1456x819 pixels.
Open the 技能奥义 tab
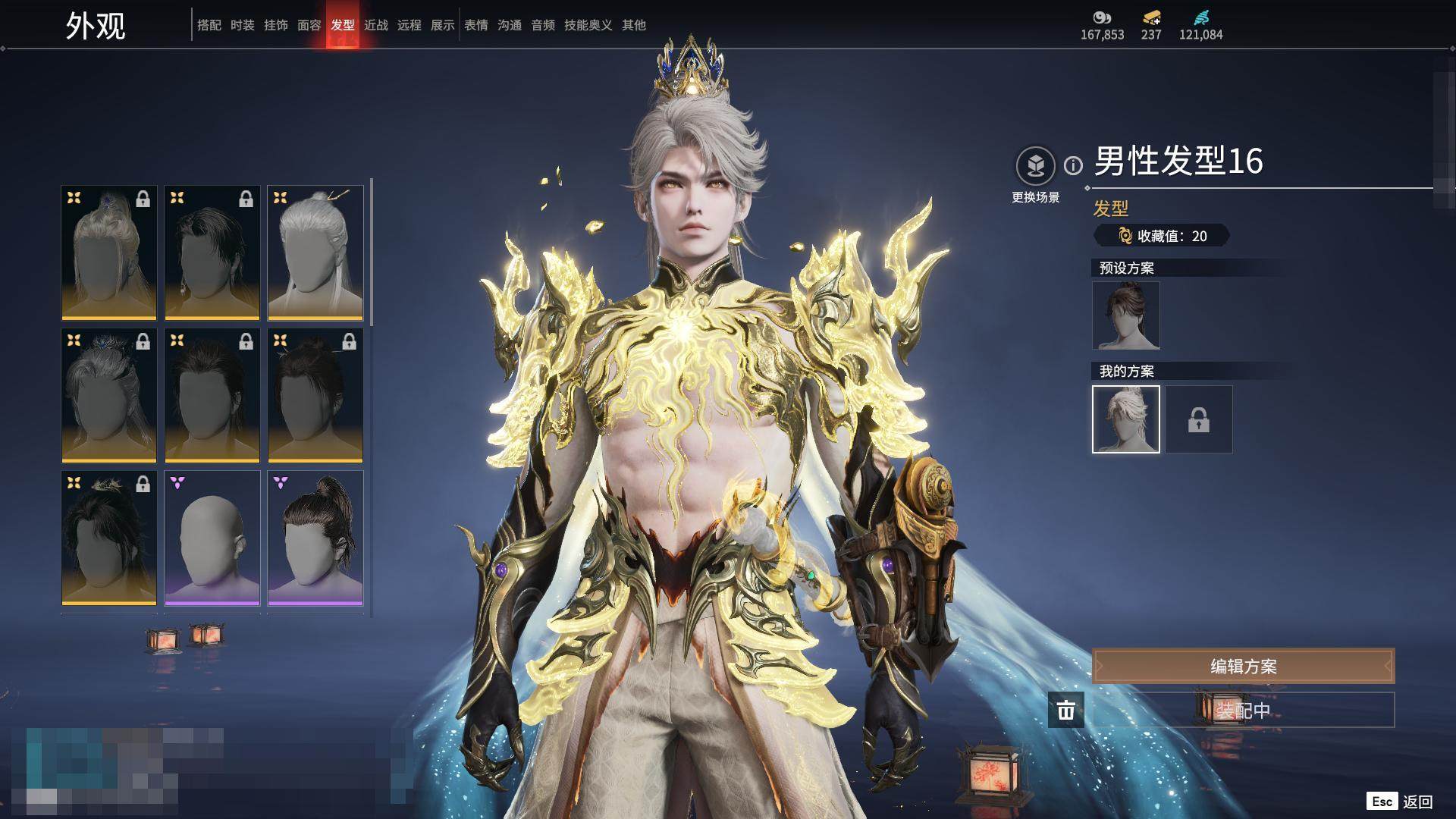click(588, 25)
